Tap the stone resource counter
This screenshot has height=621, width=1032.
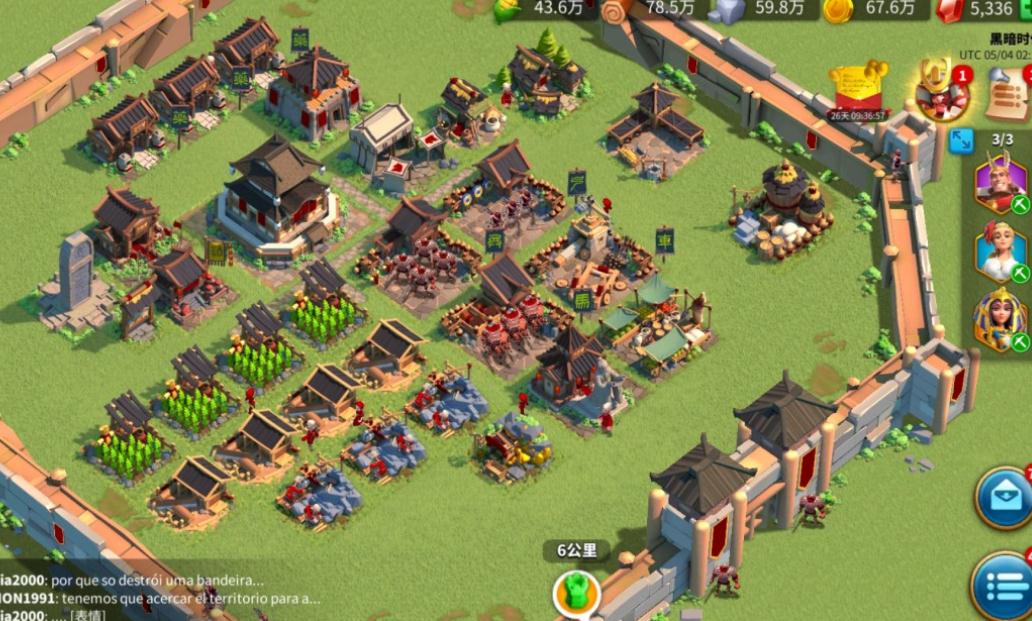pos(760,9)
